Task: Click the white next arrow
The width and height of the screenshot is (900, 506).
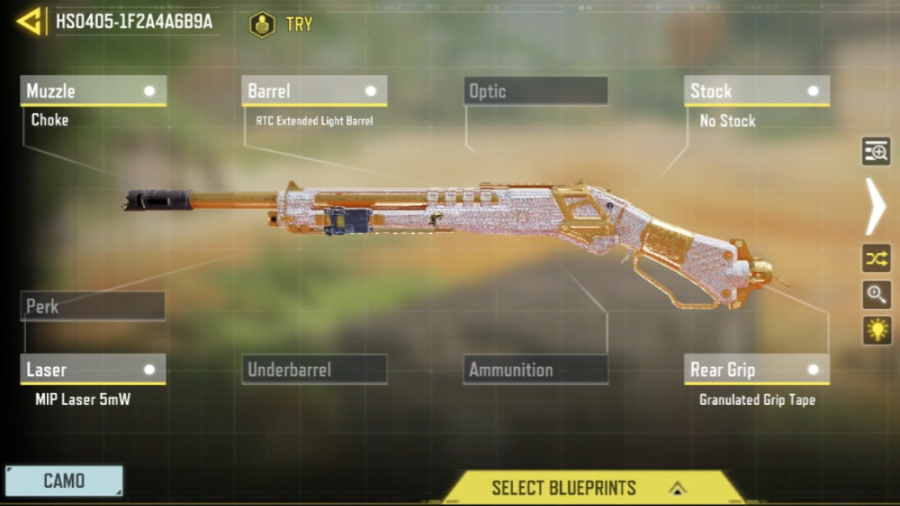Action: pyautogui.click(x=875, y=206)
